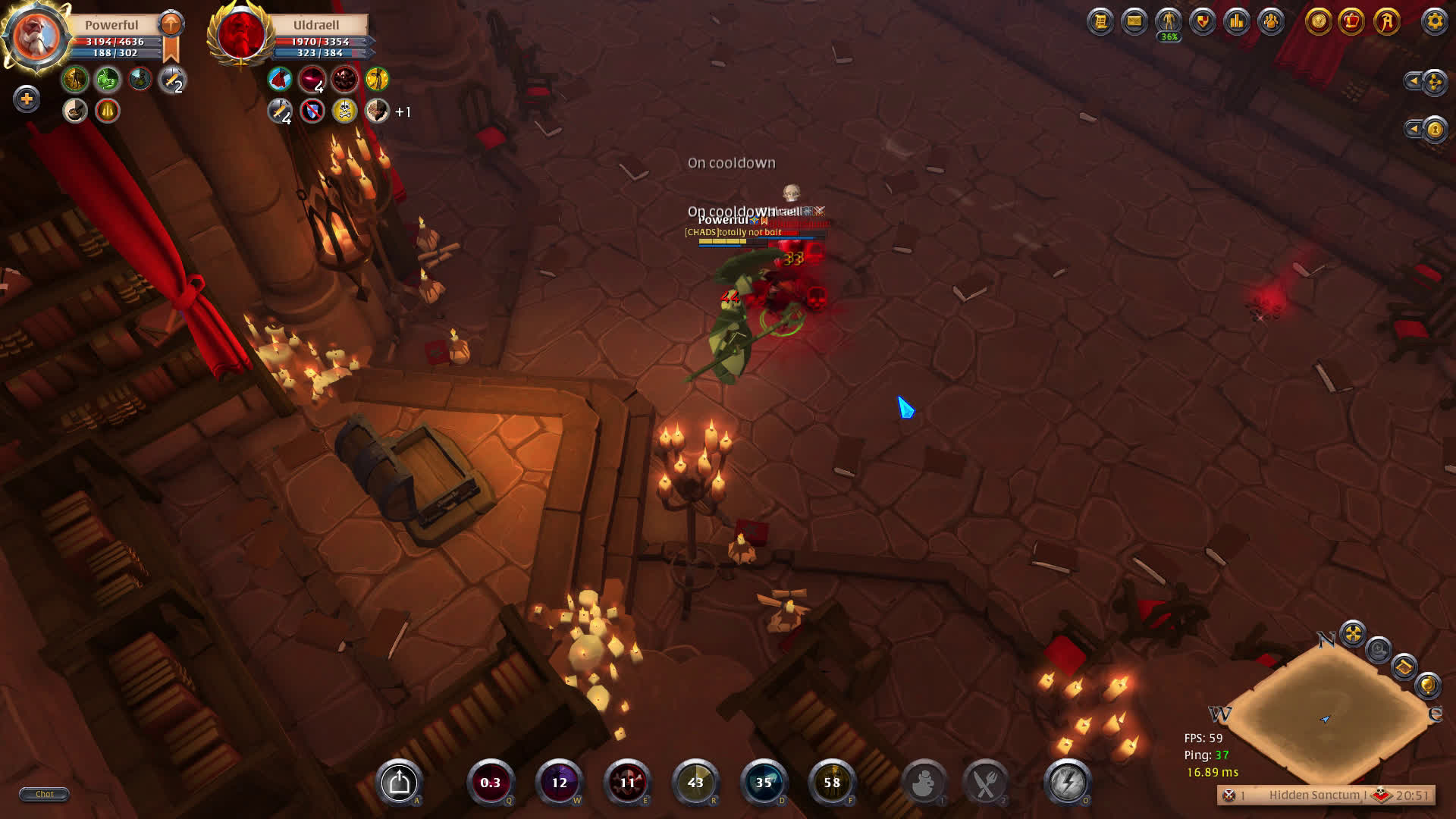
Task: Open the mail envelope icon
Action: pos(1134,21)
